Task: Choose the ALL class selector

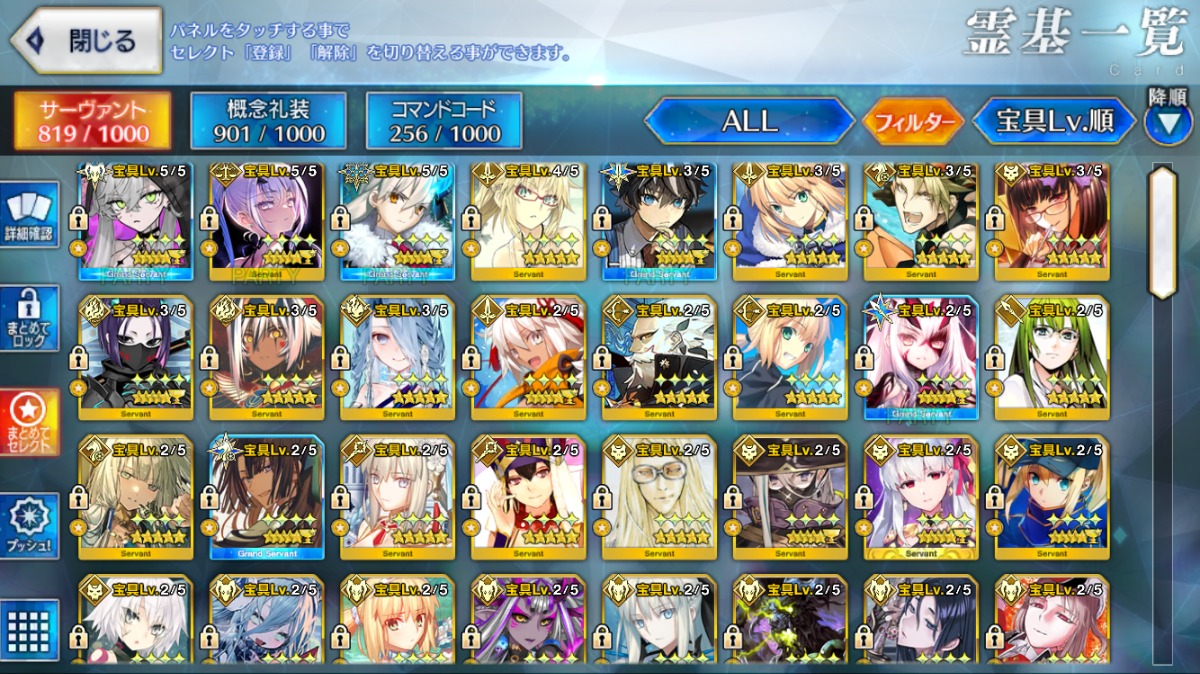Action: [x=749, y=121]
